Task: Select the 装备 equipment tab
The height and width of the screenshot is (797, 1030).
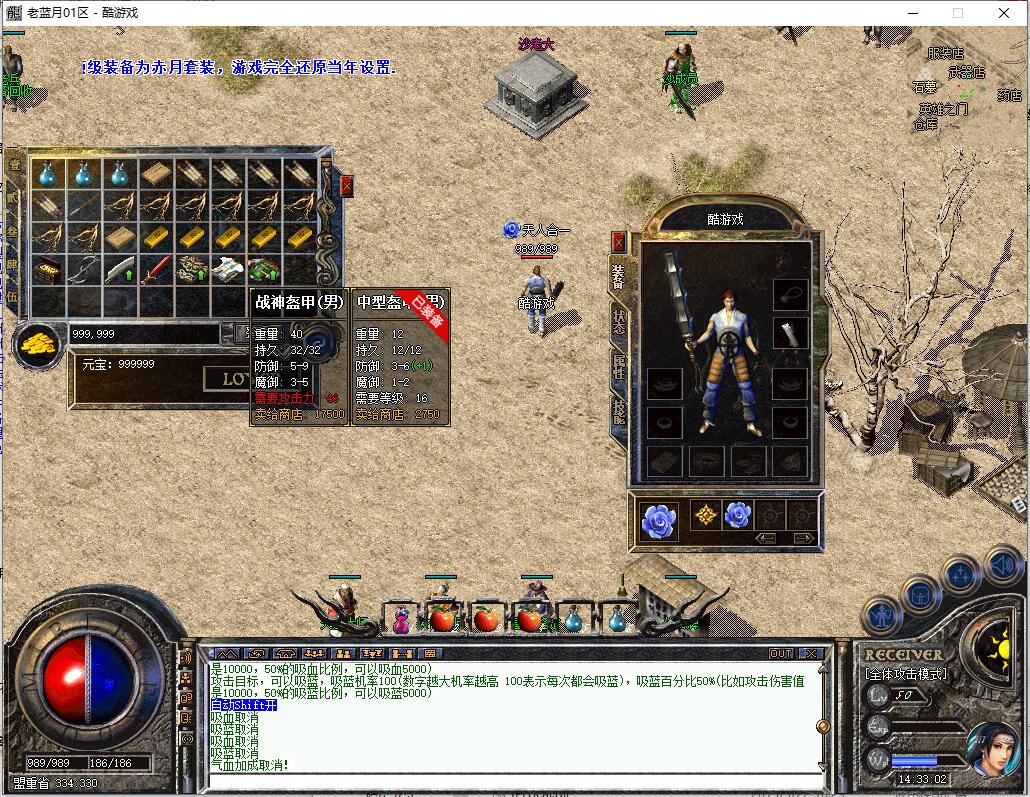Action: tap(618, 273)
